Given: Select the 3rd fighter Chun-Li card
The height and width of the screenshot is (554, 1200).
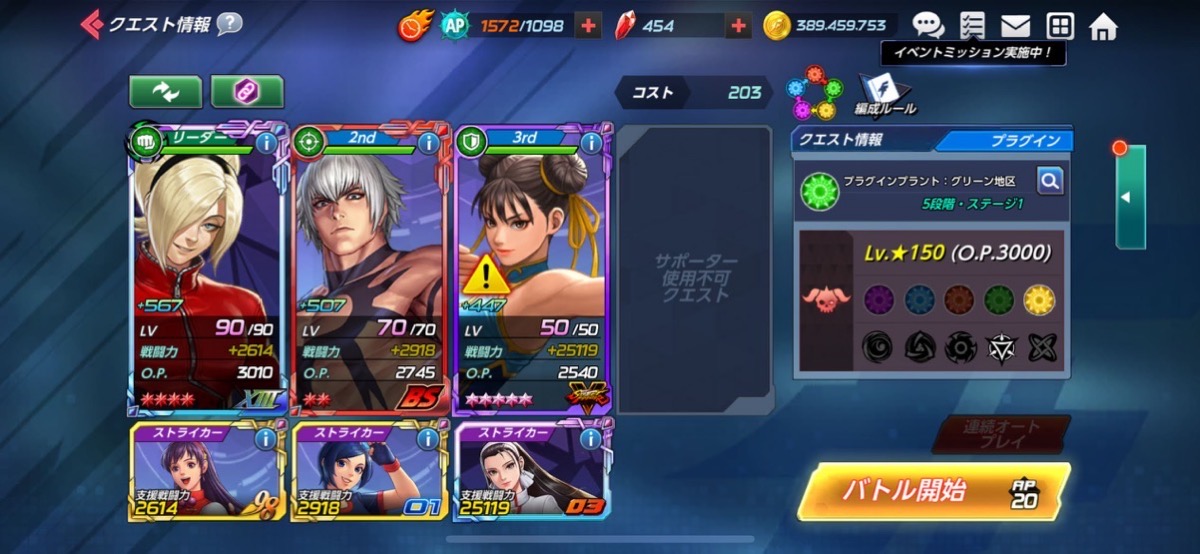Looking at the screenshot, I should (533, 270).
